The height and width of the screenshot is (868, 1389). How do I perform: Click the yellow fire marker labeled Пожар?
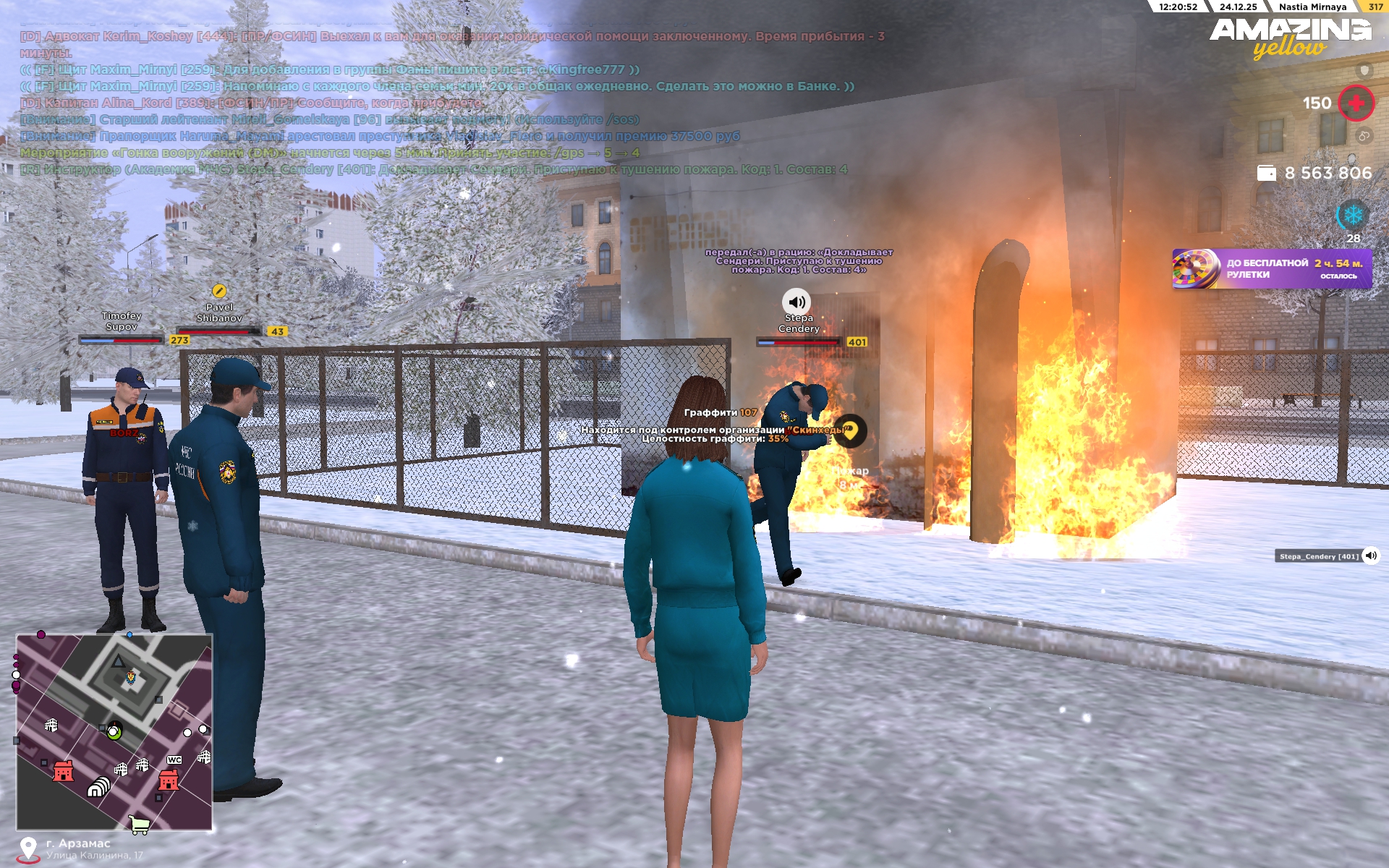(850, 430)
